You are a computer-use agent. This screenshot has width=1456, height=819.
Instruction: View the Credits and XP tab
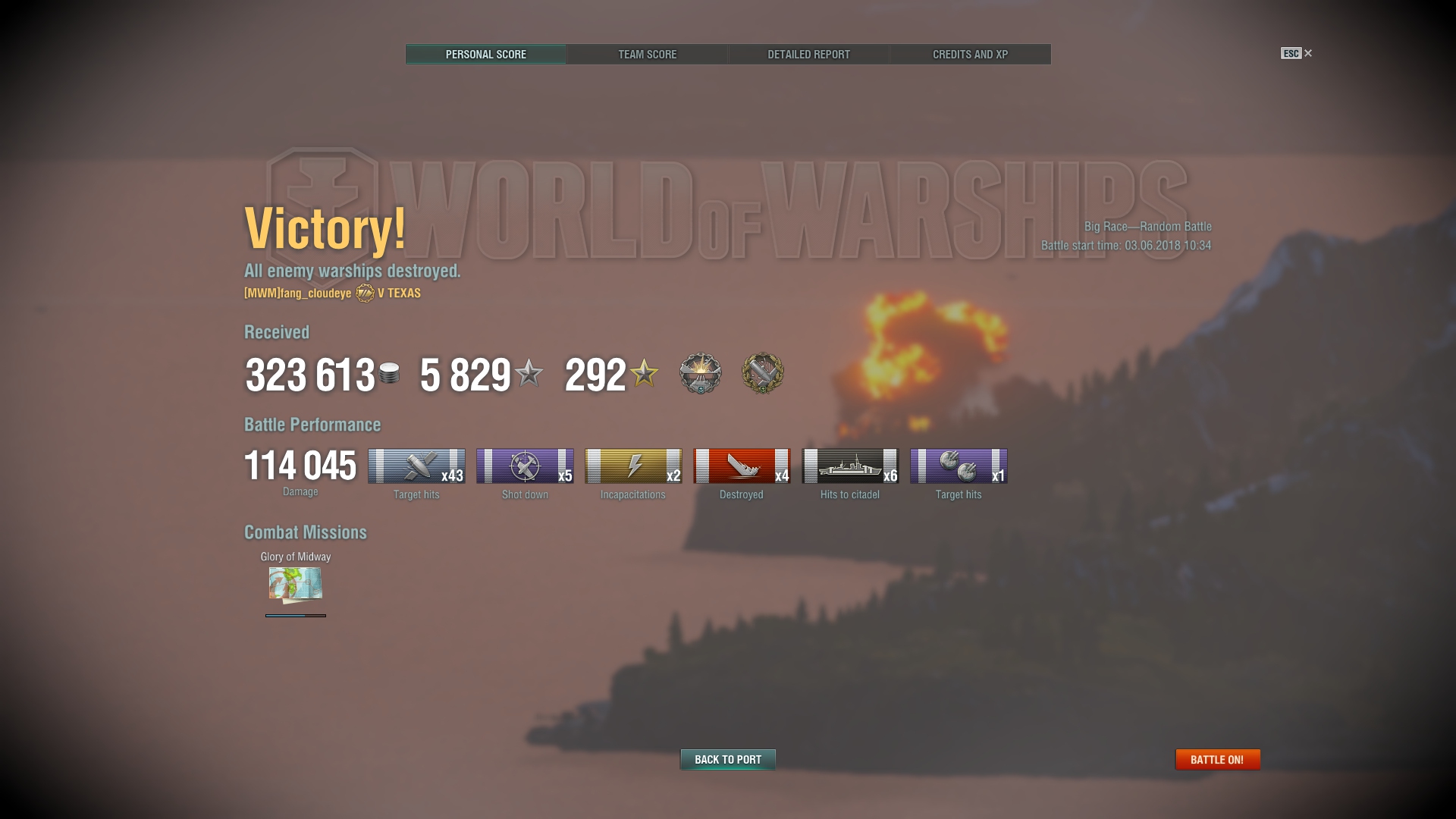970,55
